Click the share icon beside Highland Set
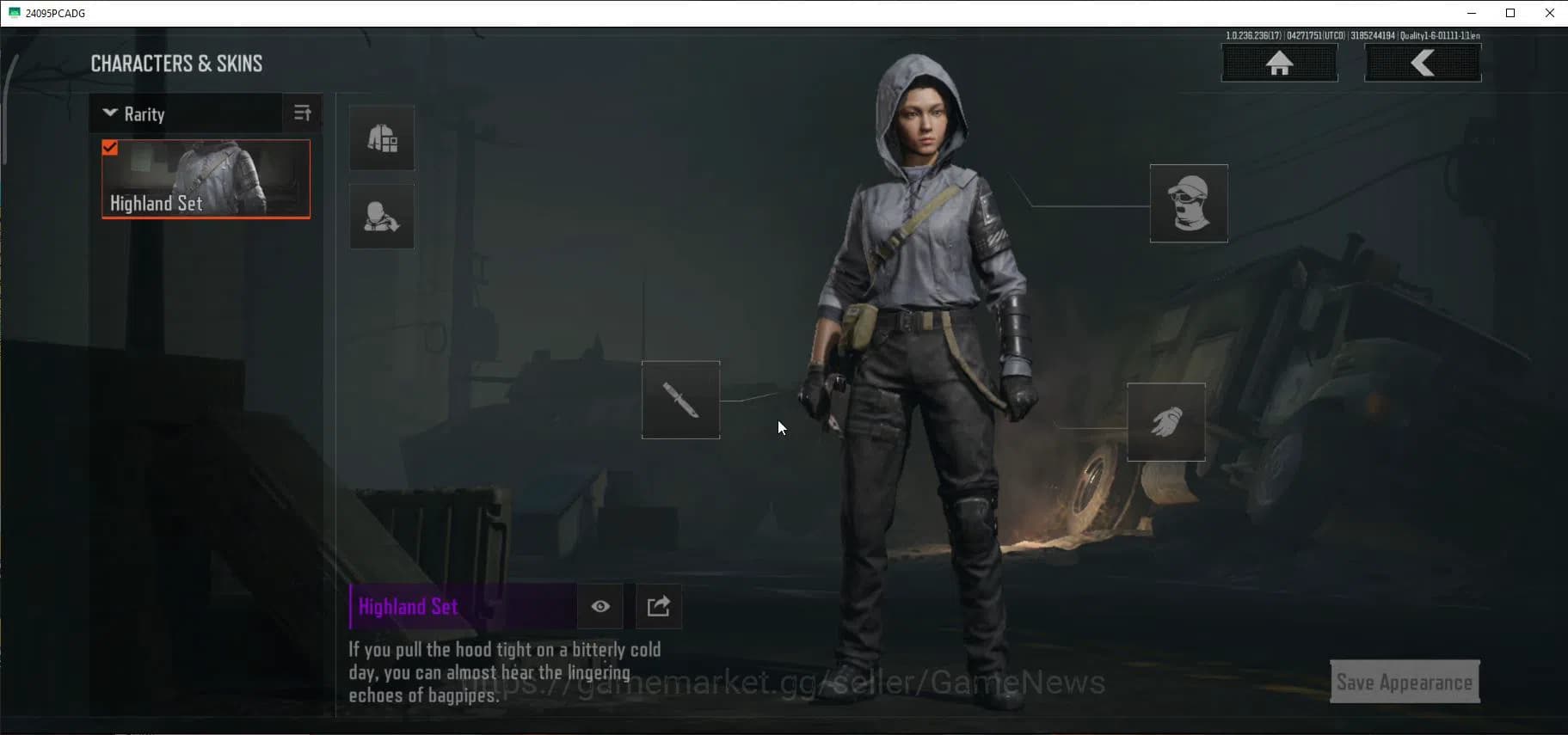The height and width of the screenshot is (735, 1568). [657, 606]
